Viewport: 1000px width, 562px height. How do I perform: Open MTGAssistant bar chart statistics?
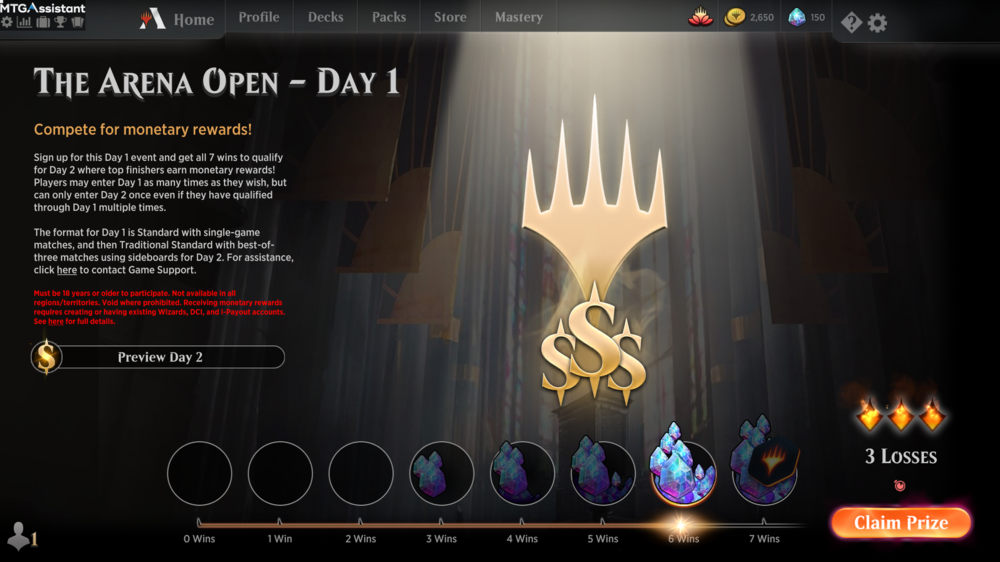[24, 21]
